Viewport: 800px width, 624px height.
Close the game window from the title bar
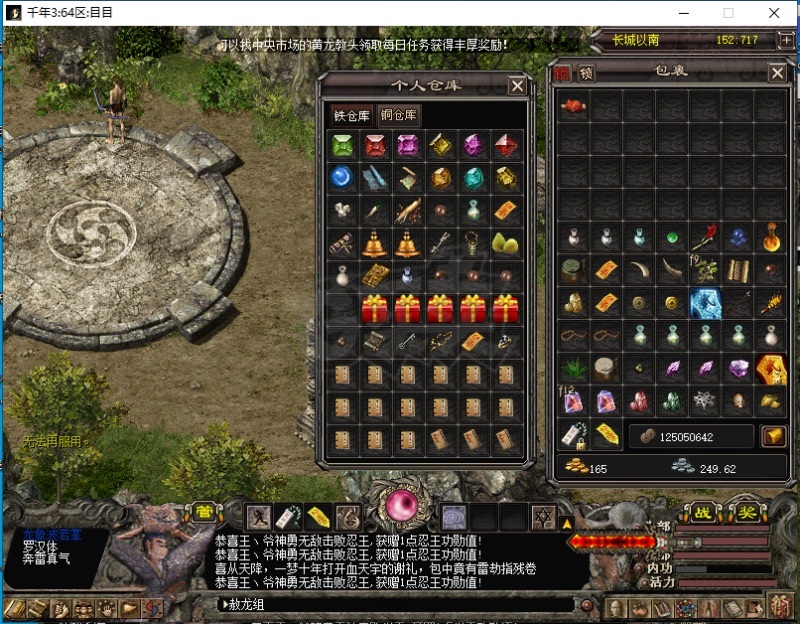775,13
